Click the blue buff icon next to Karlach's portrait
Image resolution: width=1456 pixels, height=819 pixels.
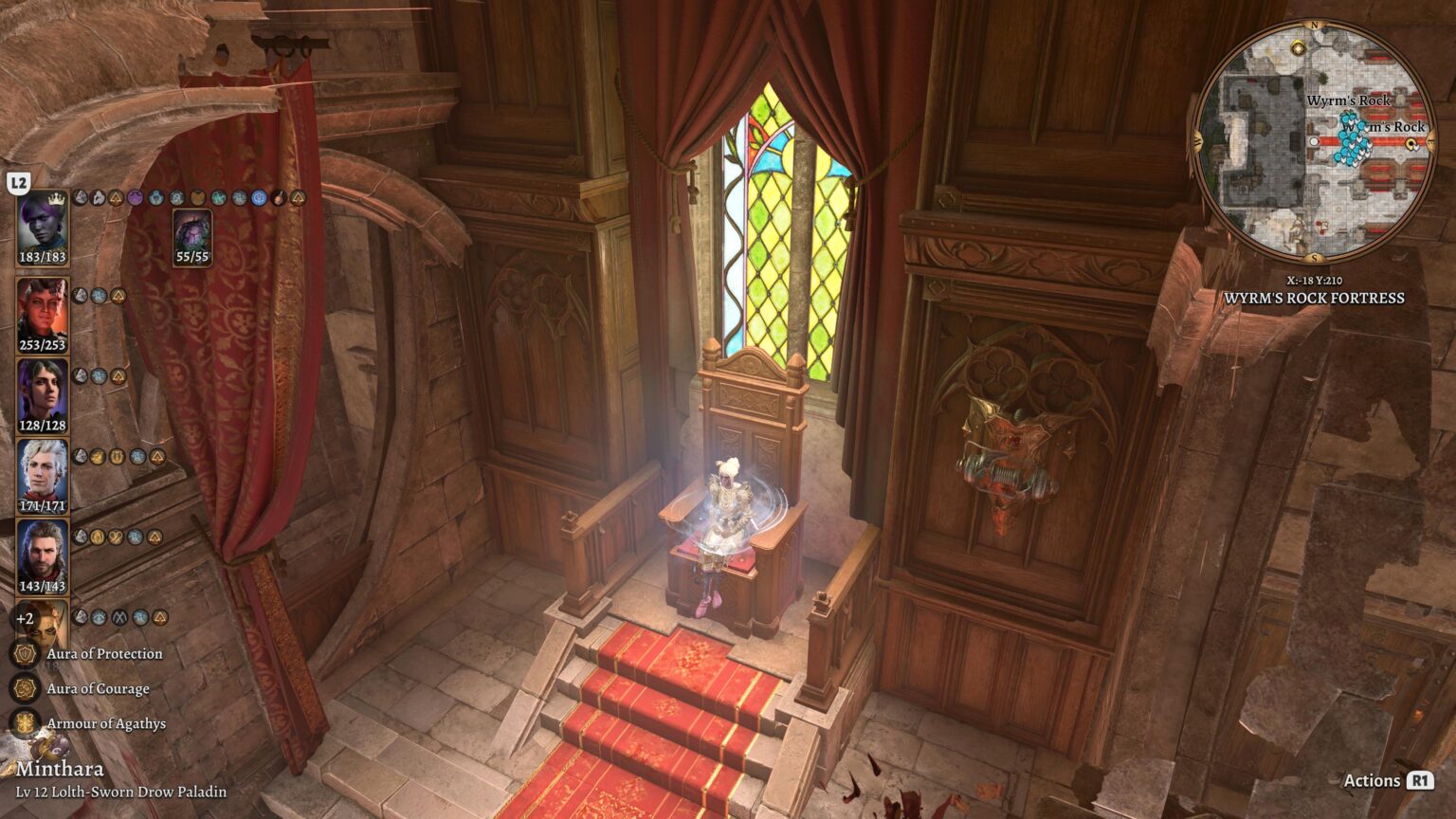100,298
